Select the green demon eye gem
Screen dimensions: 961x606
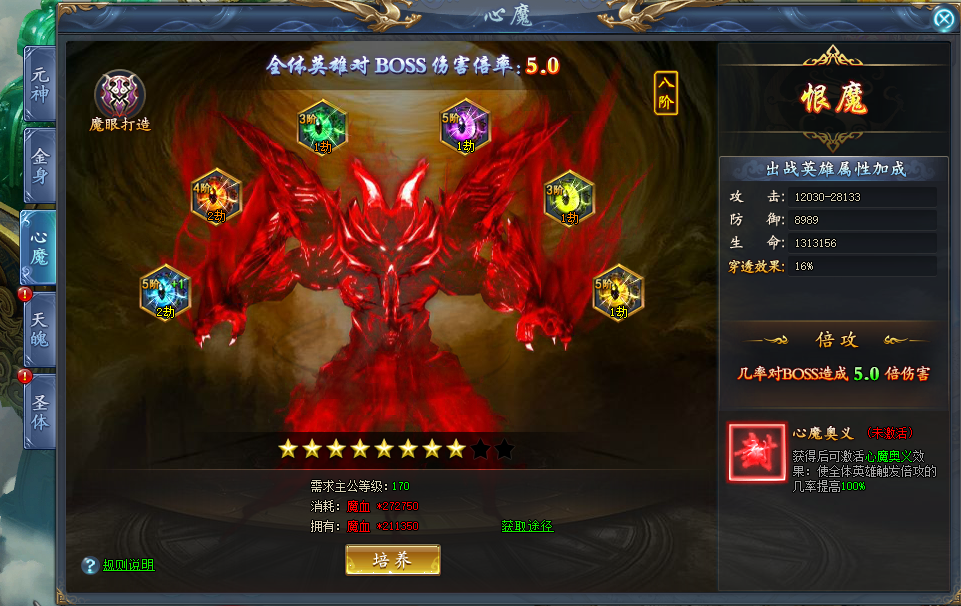click(x=323, y=125)
